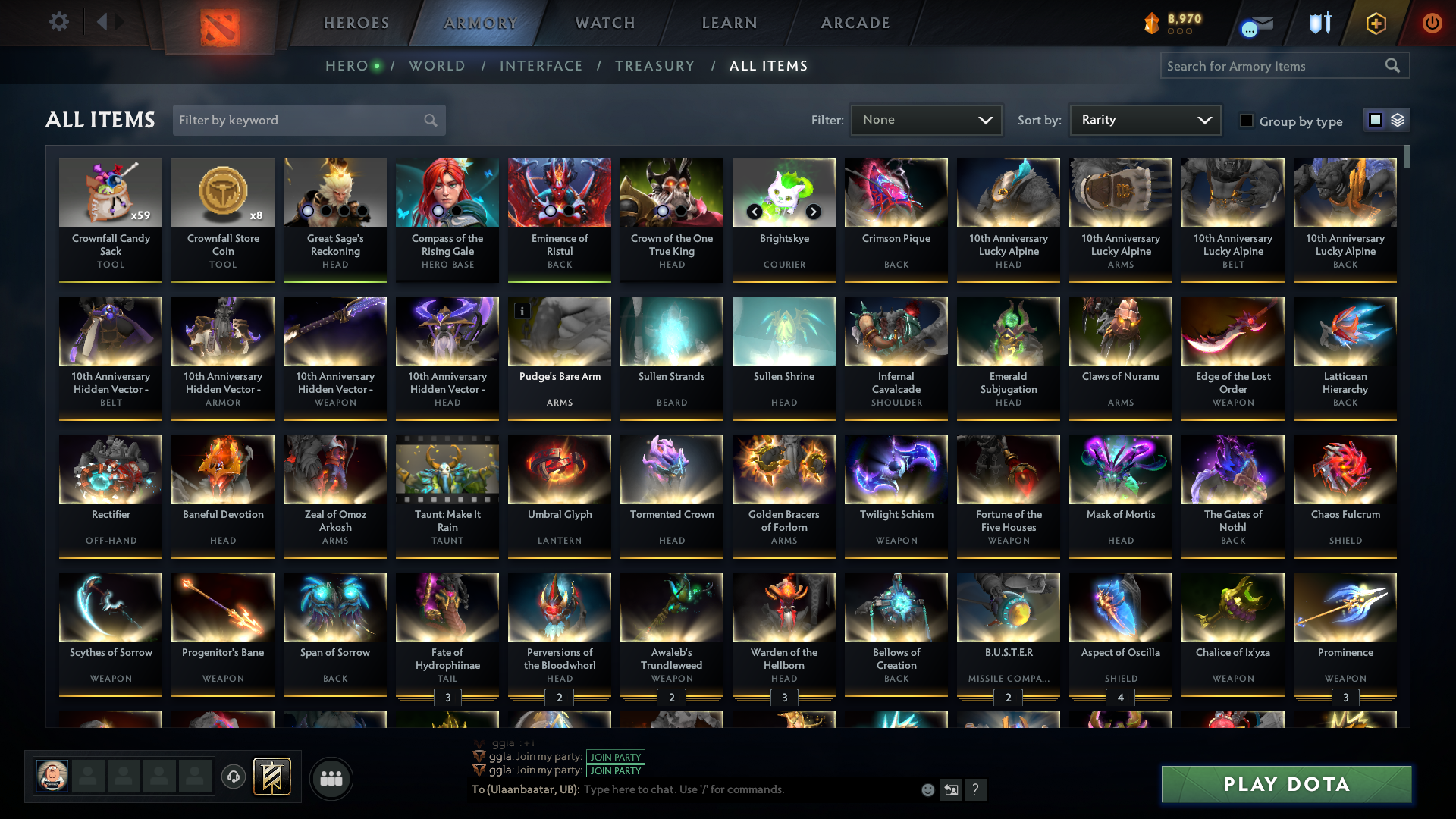This screenshot has width=1456, height=819.
Task: Open Dota Plus via the gold hexagon icon
Action: tap(1375, 23)
